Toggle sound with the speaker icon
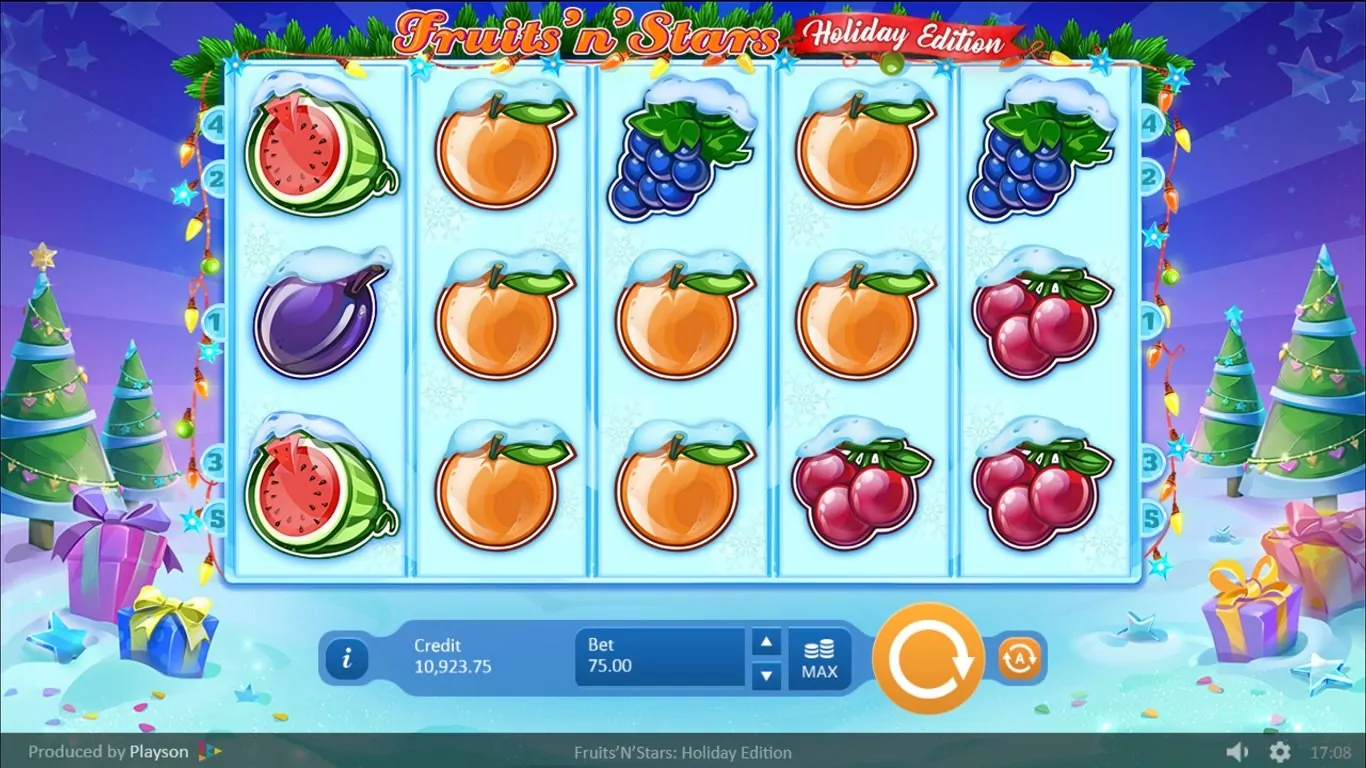The height and width of the screenshot is (768, 1366). point(1237,752)
